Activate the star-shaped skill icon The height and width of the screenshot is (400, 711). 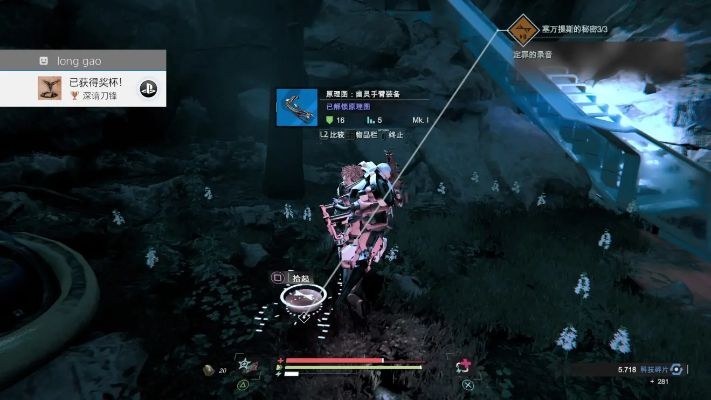(x=244, y=364)
